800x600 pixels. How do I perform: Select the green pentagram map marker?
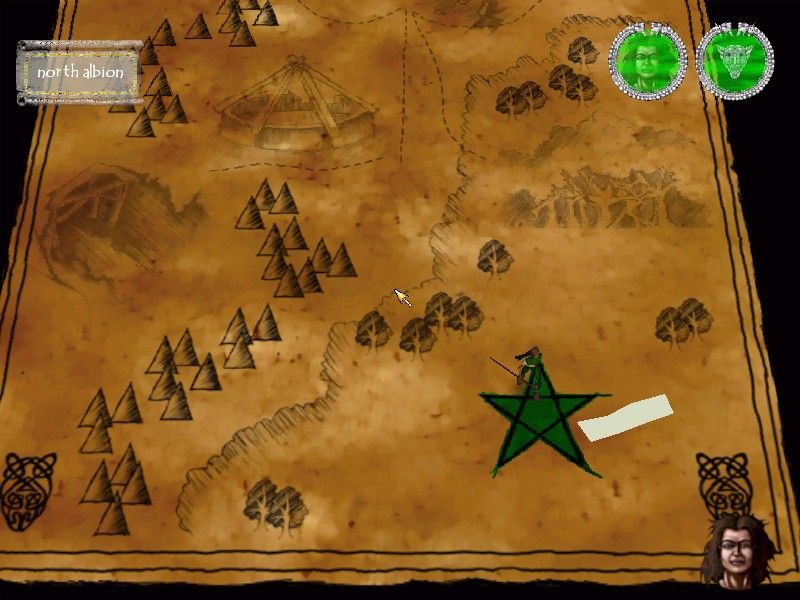pos(538,427)
